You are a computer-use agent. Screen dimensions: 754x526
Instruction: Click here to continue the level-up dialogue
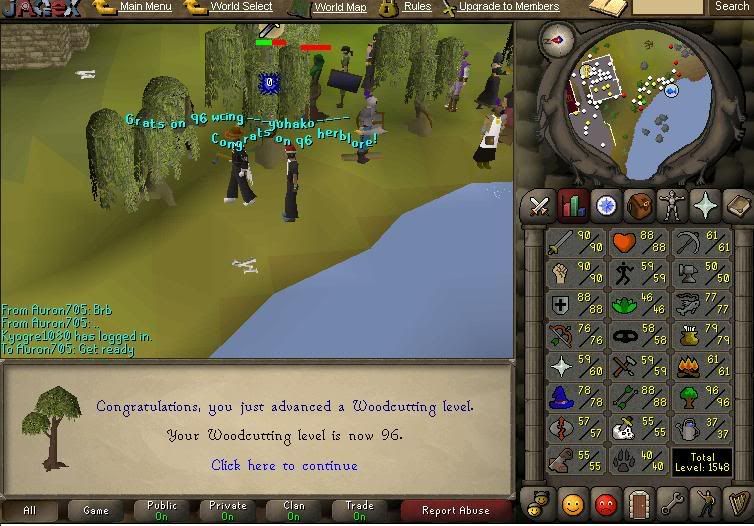pyautogui.click(x=284, y=465)
